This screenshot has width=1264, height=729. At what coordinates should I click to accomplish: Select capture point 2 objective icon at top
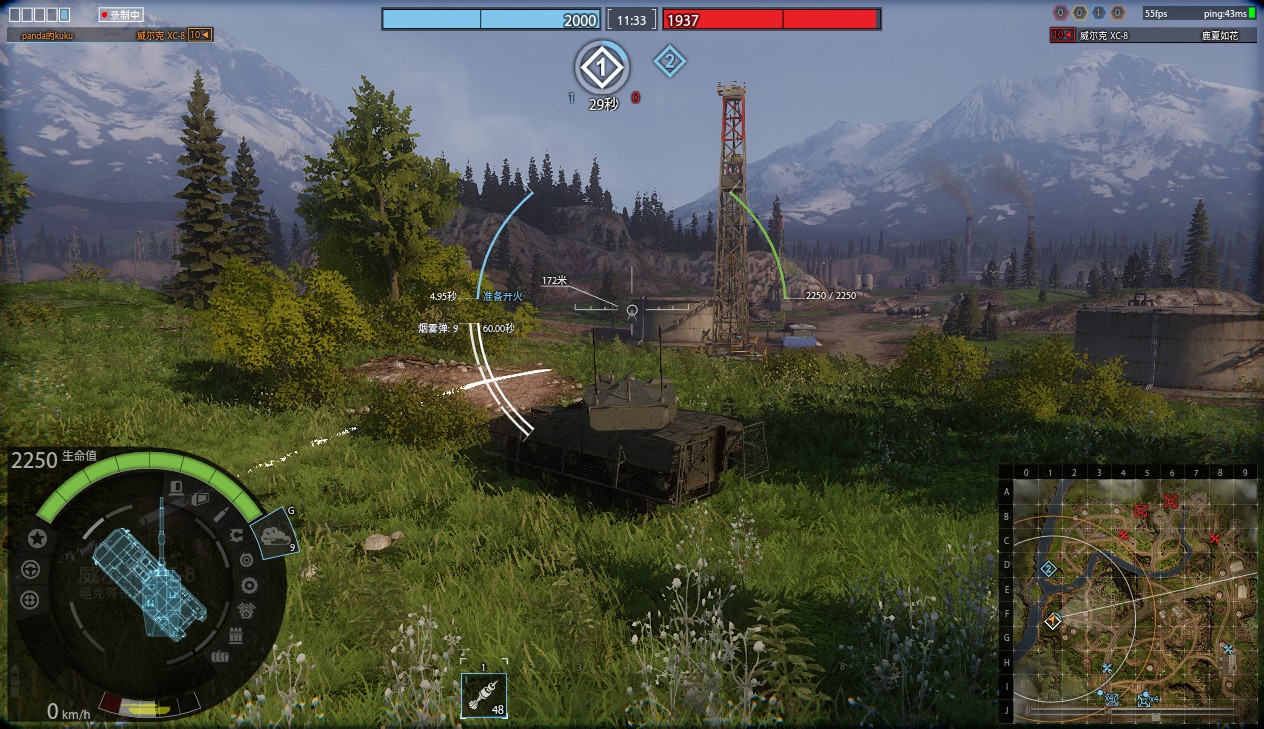click(669, 62)
